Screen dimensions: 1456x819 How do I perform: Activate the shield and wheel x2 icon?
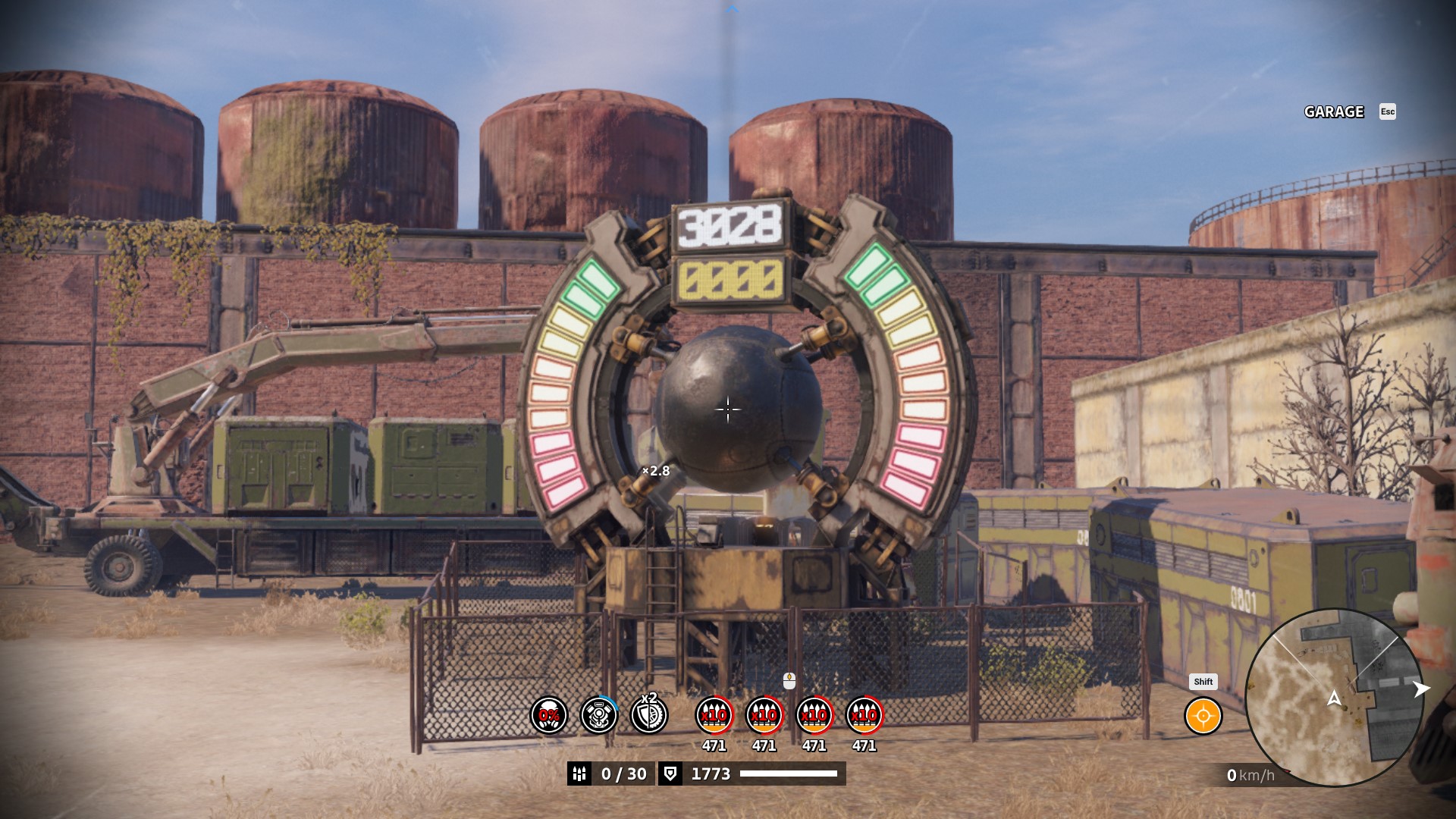(649, 715)
